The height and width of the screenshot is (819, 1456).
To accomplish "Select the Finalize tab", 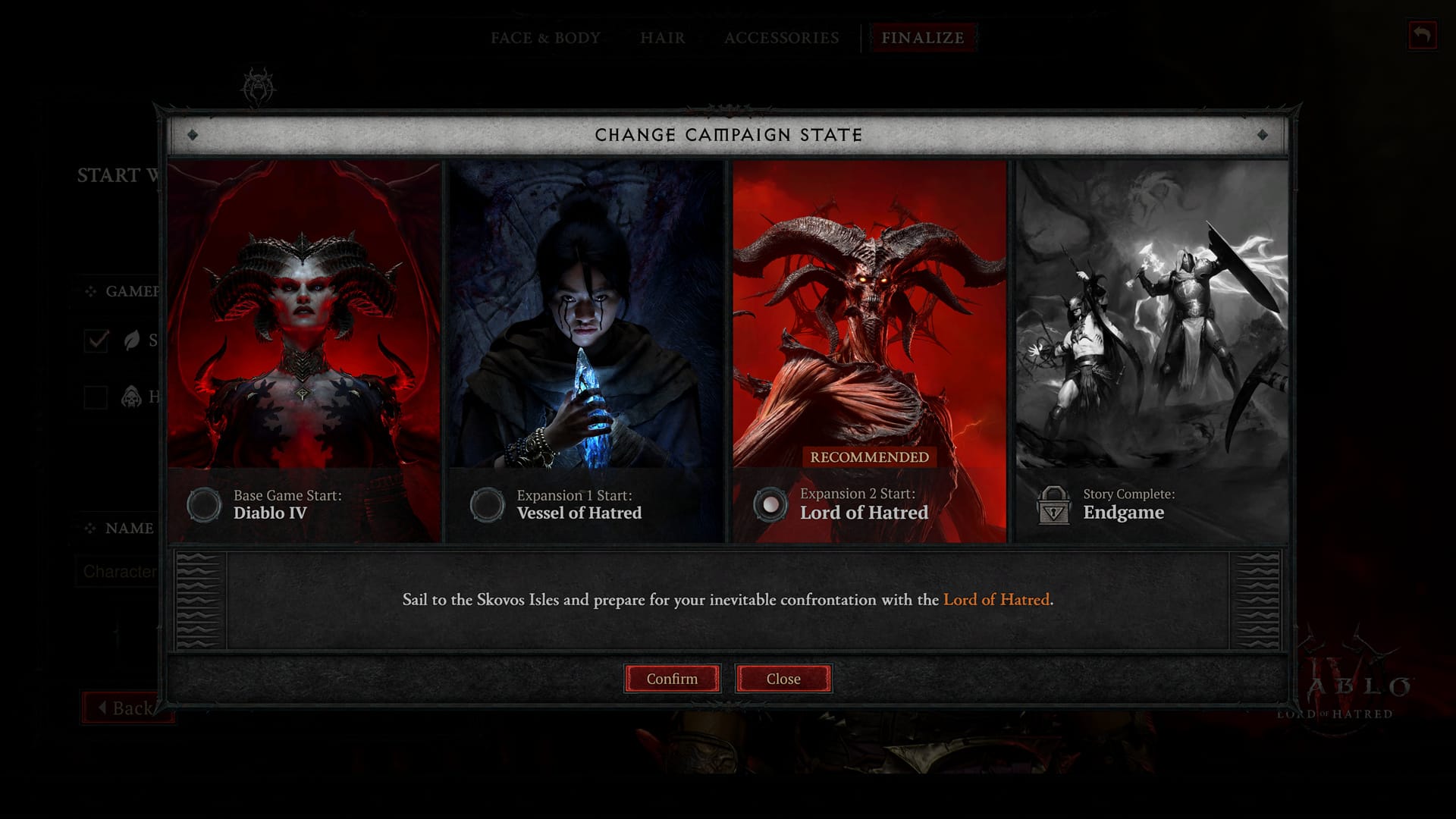I will point(922,38).
